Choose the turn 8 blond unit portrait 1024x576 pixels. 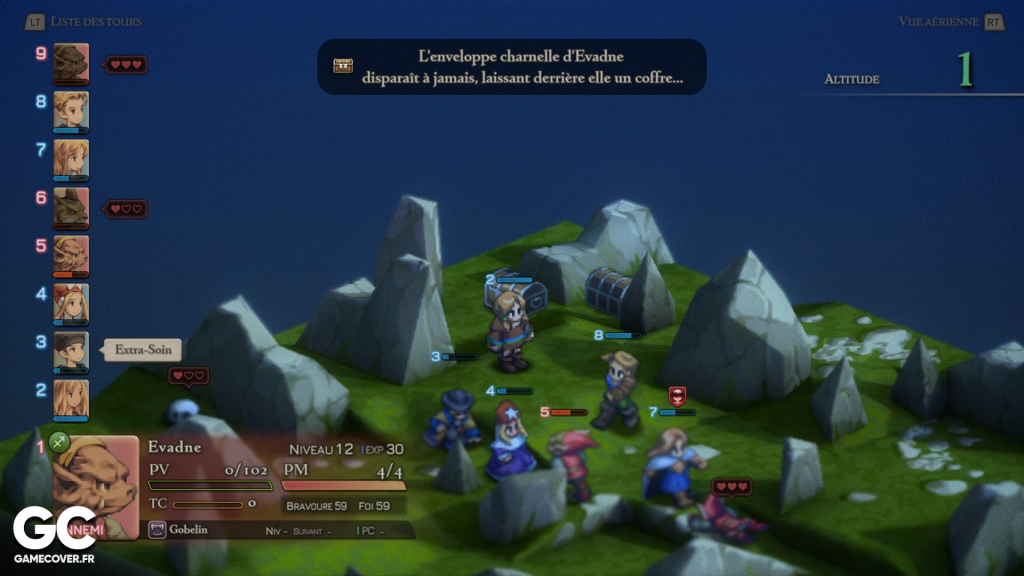point(71,109)
